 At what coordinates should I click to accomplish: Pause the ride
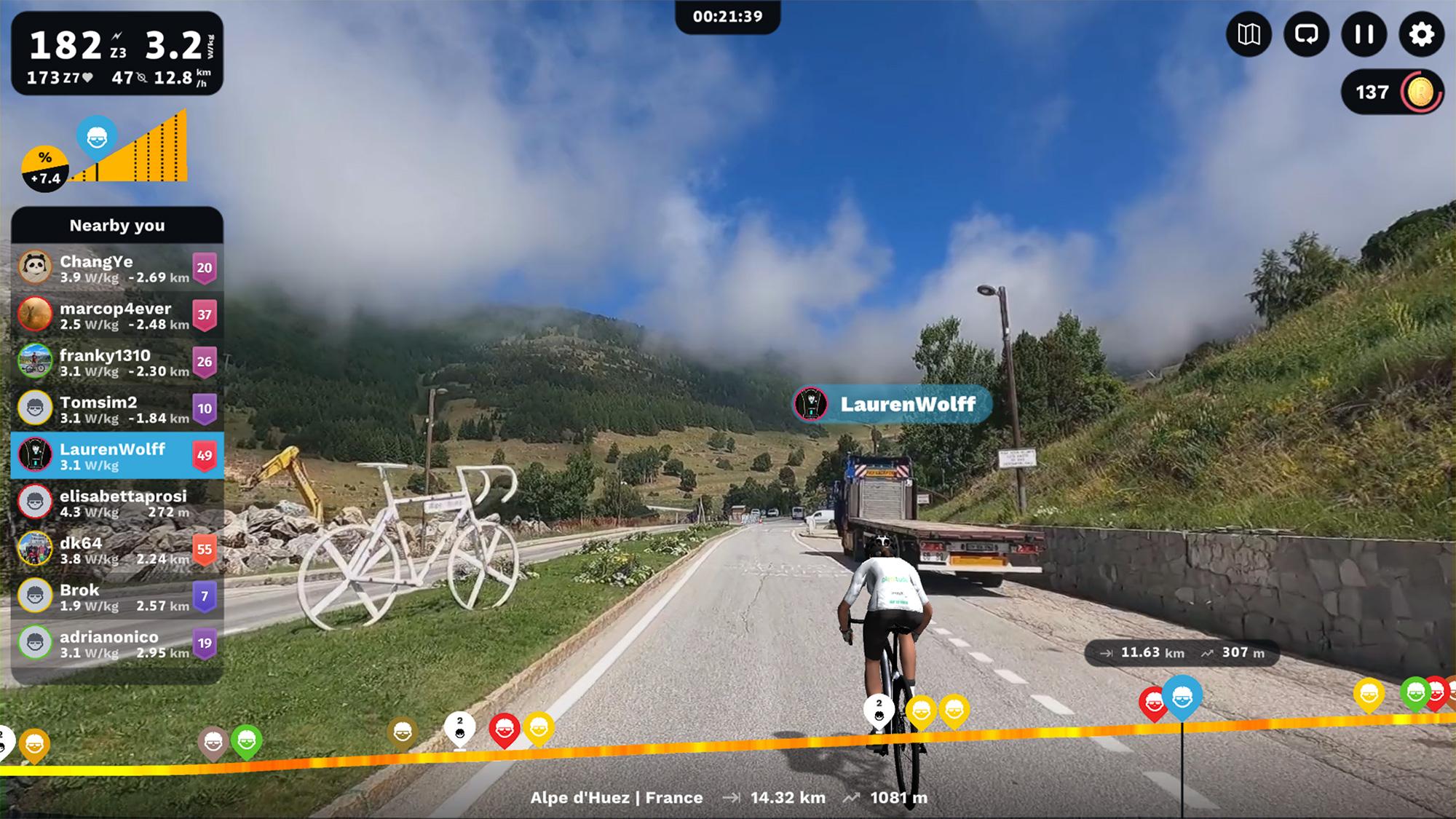[x=1364, y=34]
